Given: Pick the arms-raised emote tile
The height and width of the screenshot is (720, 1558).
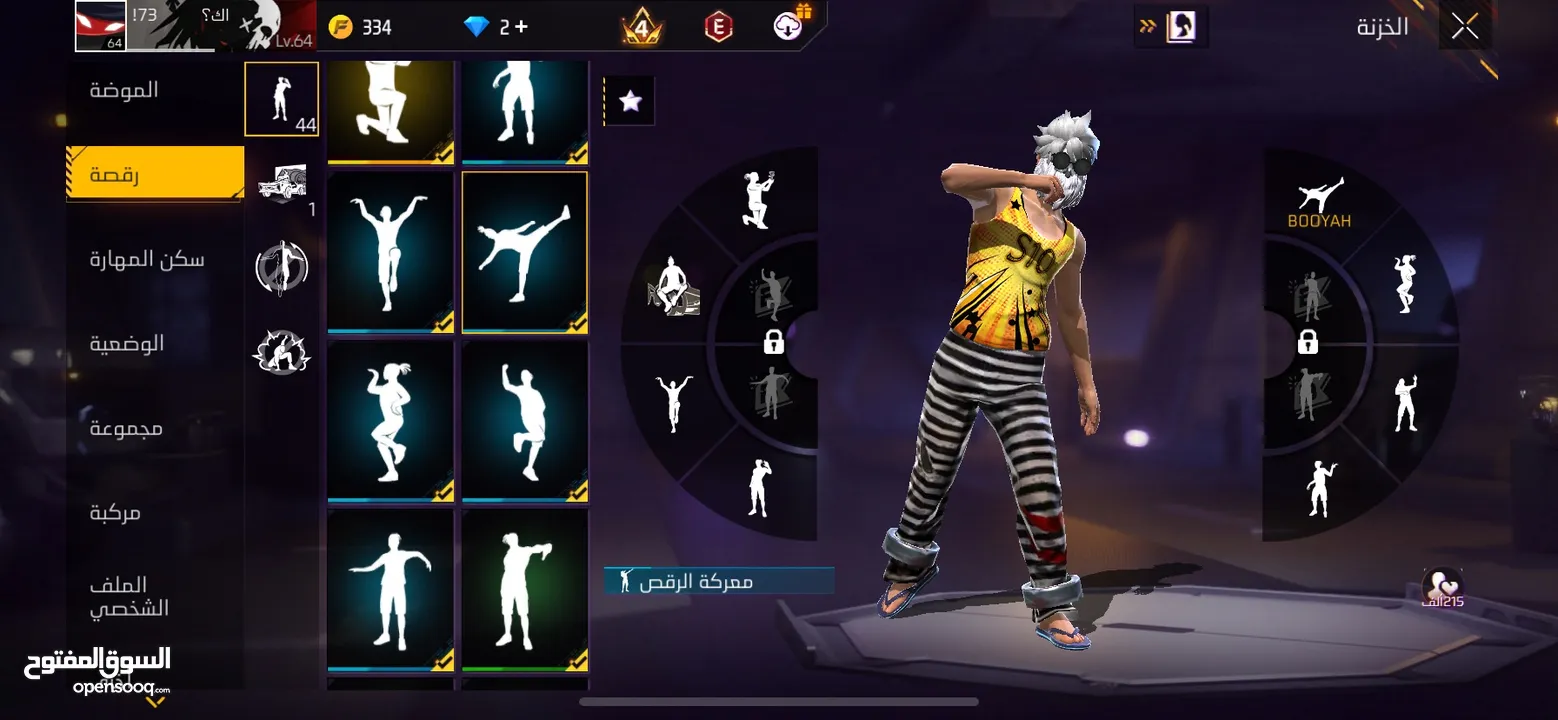Looking at the screenshot, I should tap(390, 252).
